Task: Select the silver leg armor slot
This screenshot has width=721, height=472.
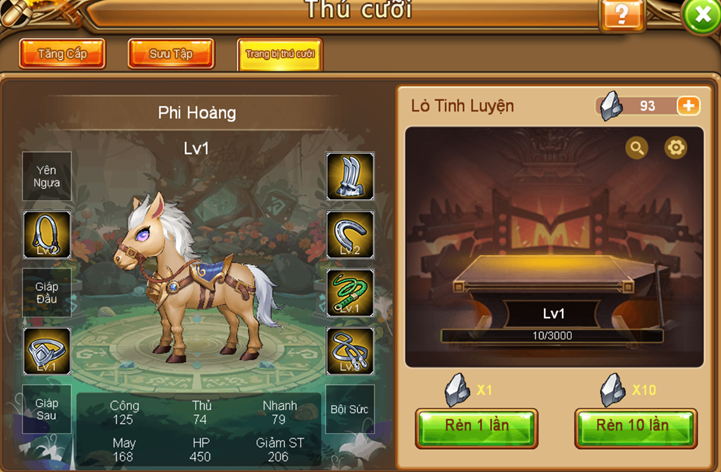Action: click(x=350, y=176)
